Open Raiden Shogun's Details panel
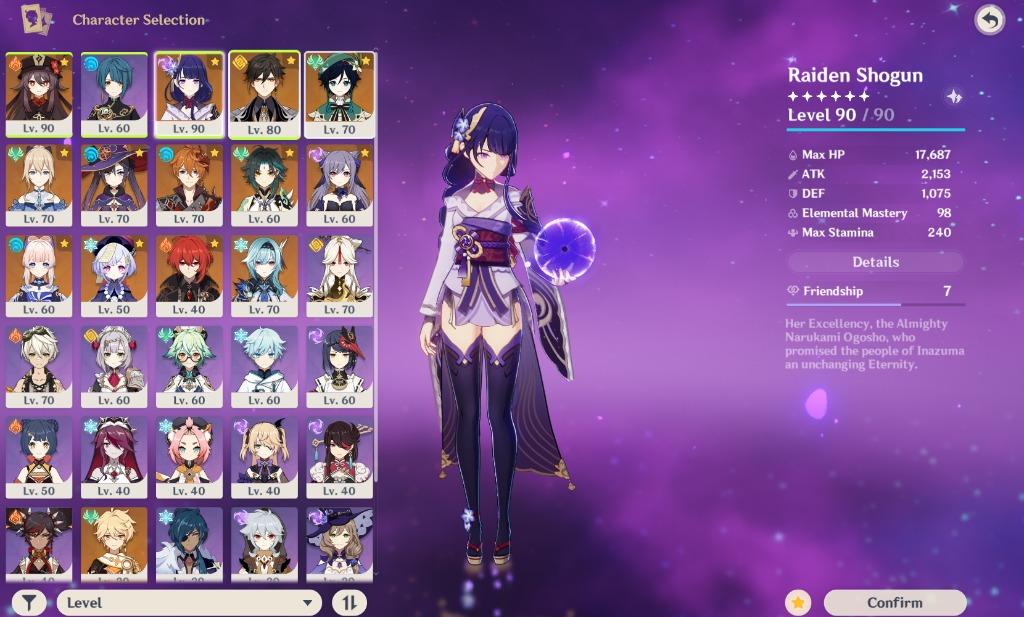This screenshot has height=617, width=1024. (875, 262)
